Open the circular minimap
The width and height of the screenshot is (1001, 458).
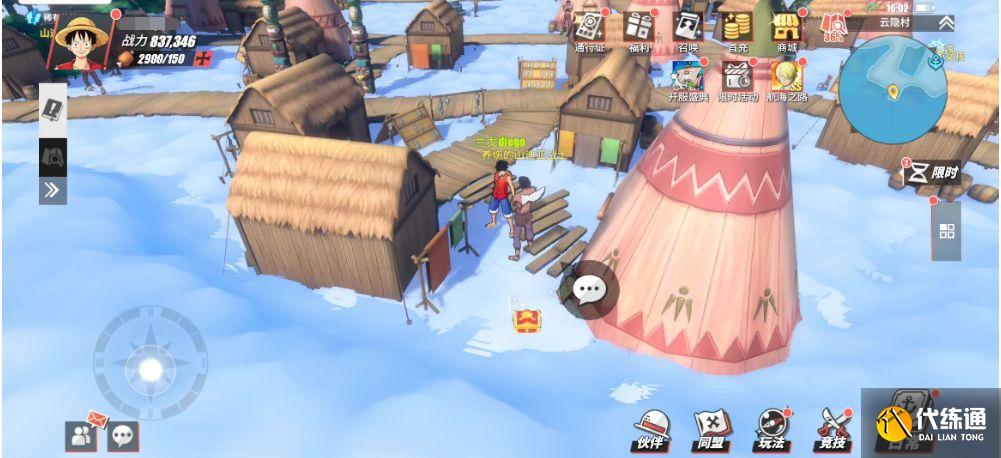pos(892,90)
